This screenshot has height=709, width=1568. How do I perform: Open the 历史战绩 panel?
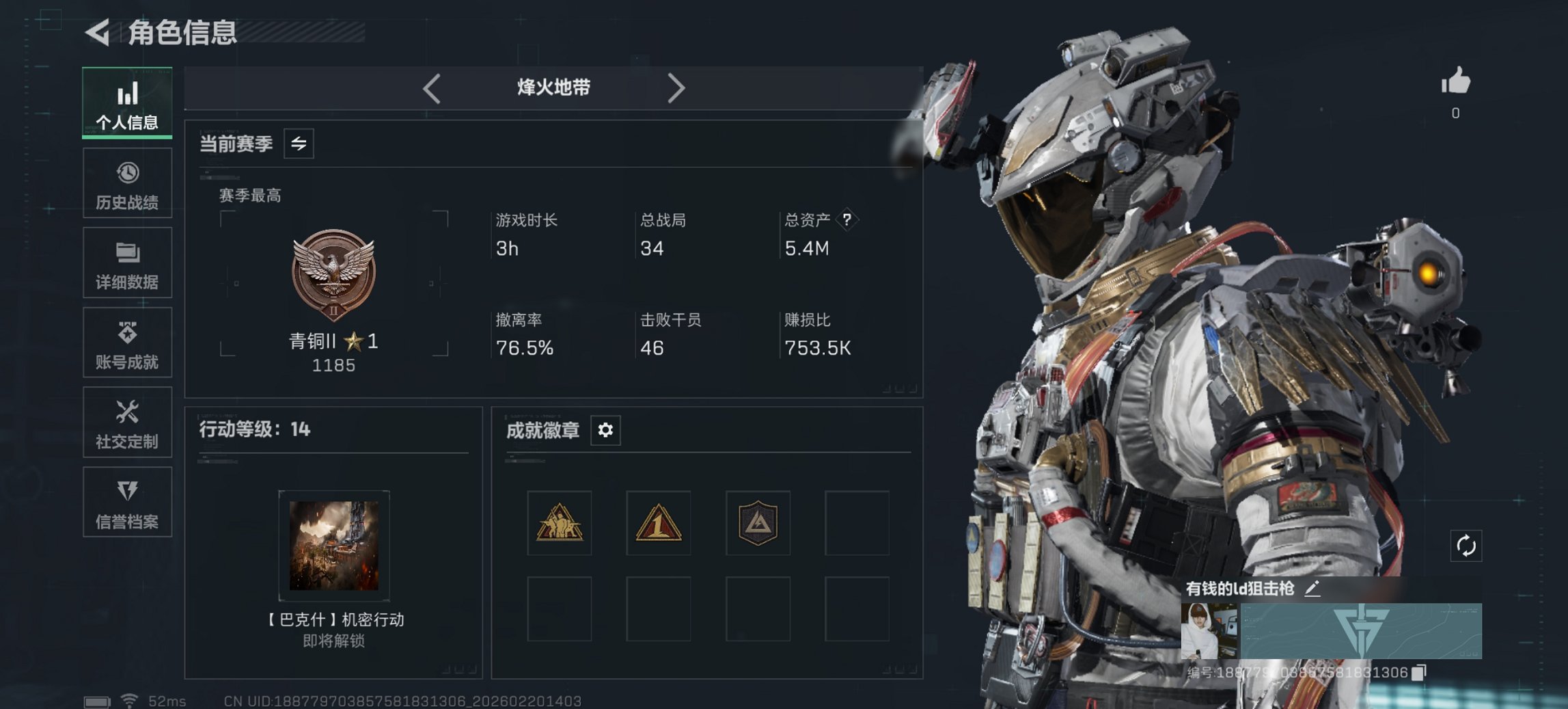click(x=127, y=183)
